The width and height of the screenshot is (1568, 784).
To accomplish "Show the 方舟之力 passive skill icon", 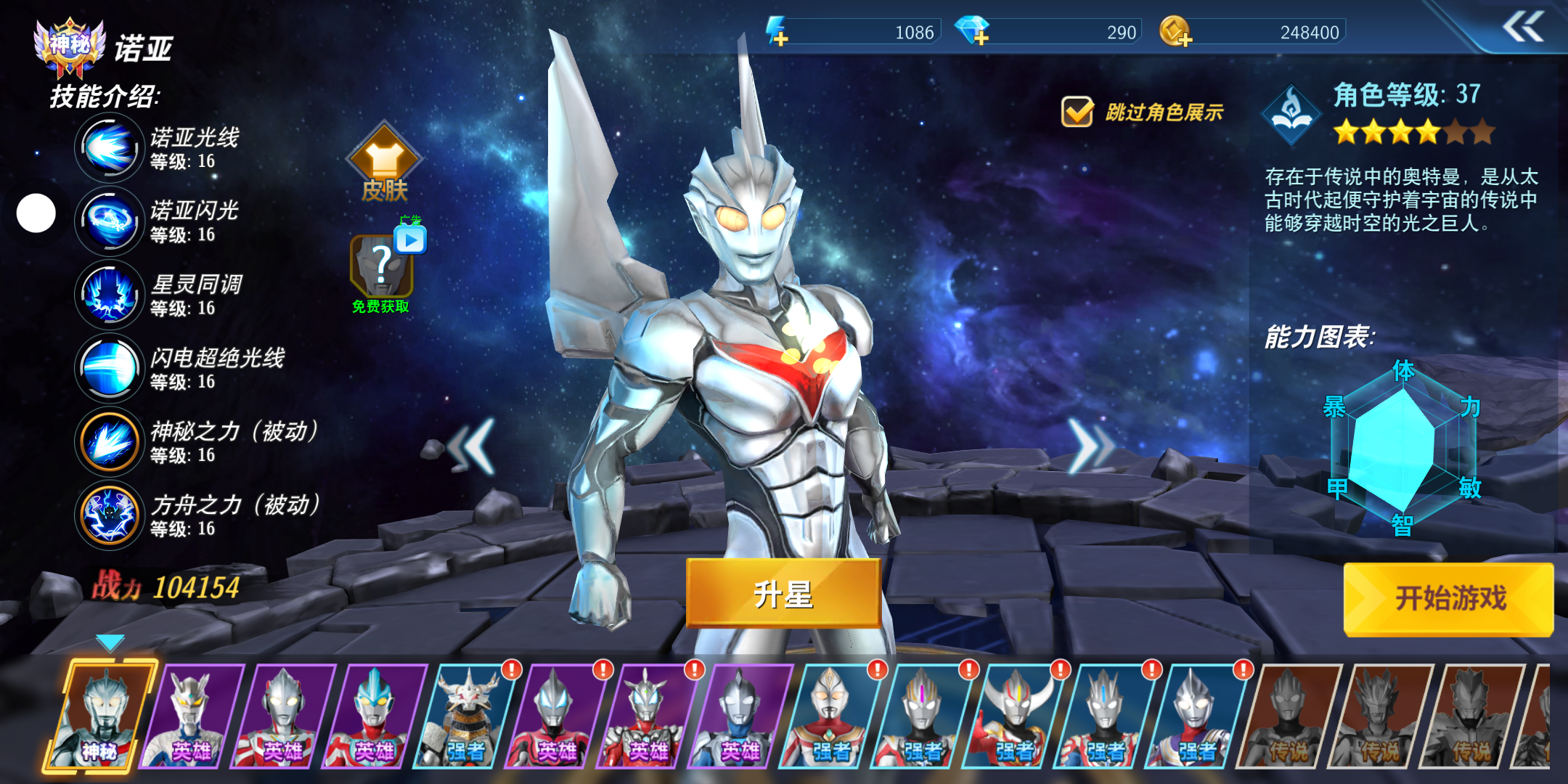I will coord(109,515).
